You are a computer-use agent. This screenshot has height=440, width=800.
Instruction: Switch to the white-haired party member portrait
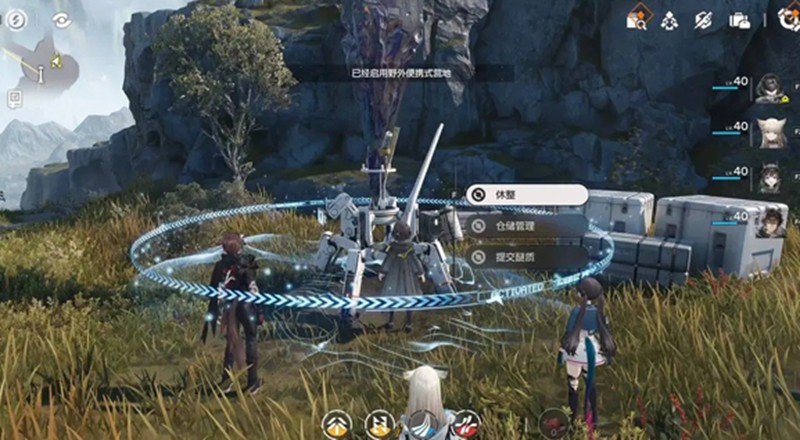769,132
